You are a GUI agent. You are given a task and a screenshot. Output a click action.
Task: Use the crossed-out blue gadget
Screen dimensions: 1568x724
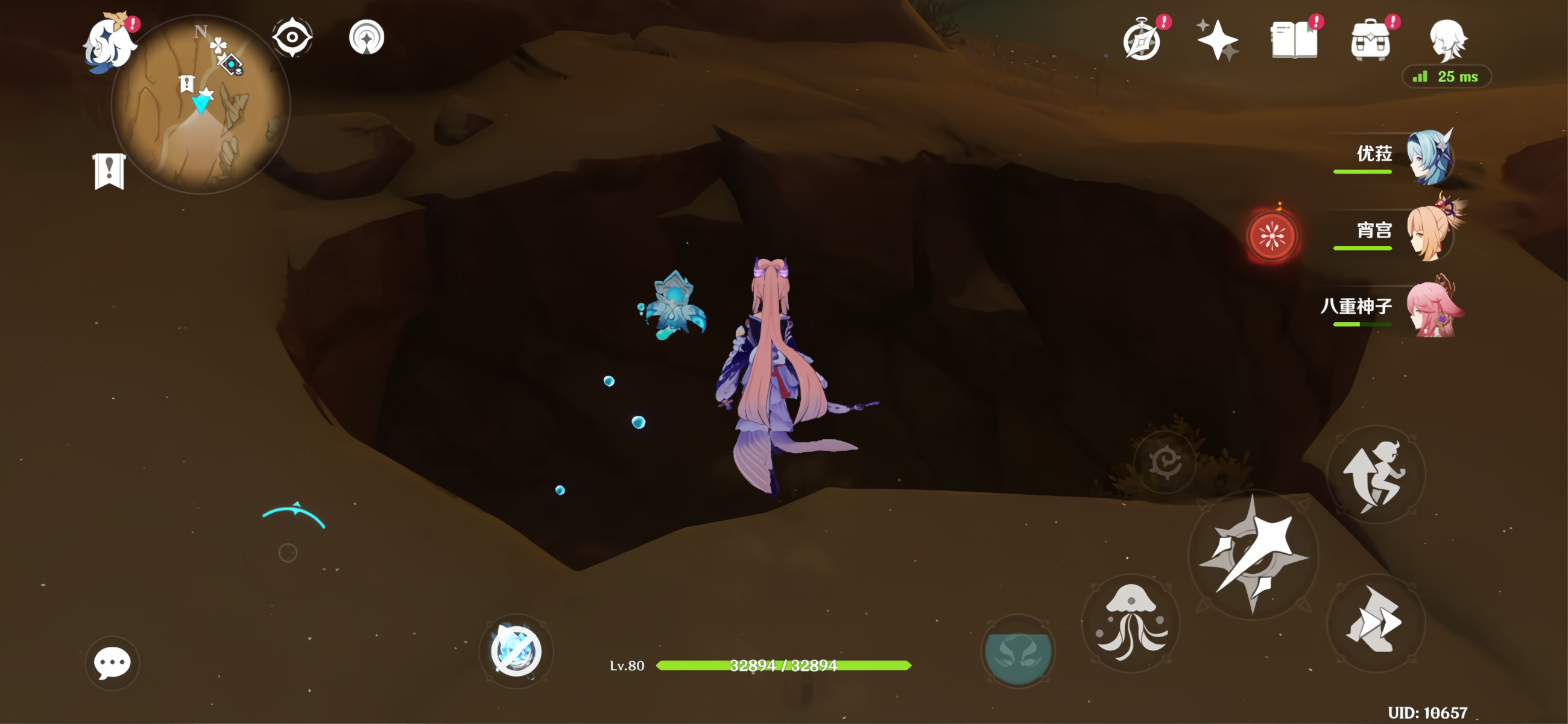[x=516, y=651]
